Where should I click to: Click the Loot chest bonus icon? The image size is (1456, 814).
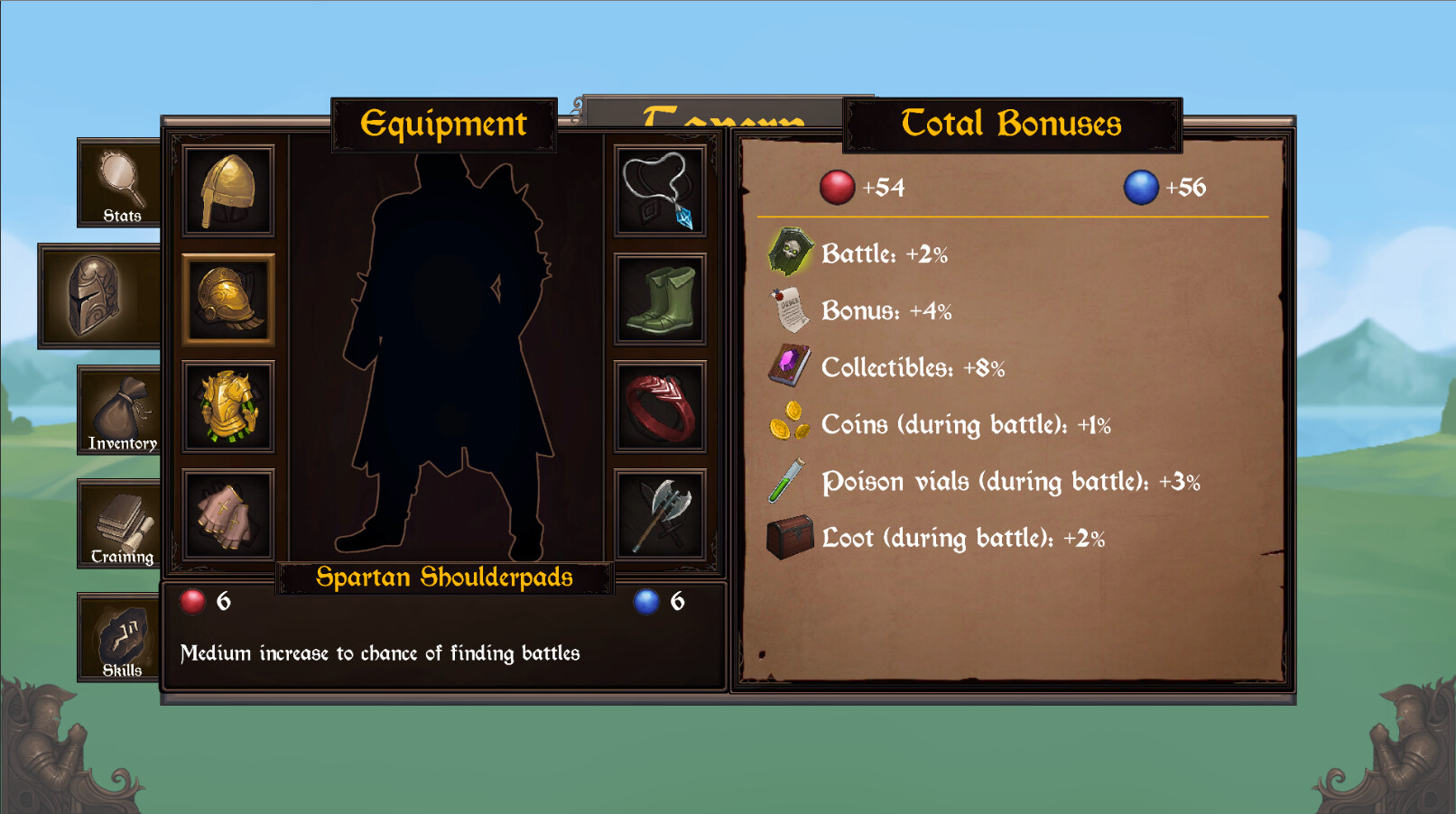[792, 537]
